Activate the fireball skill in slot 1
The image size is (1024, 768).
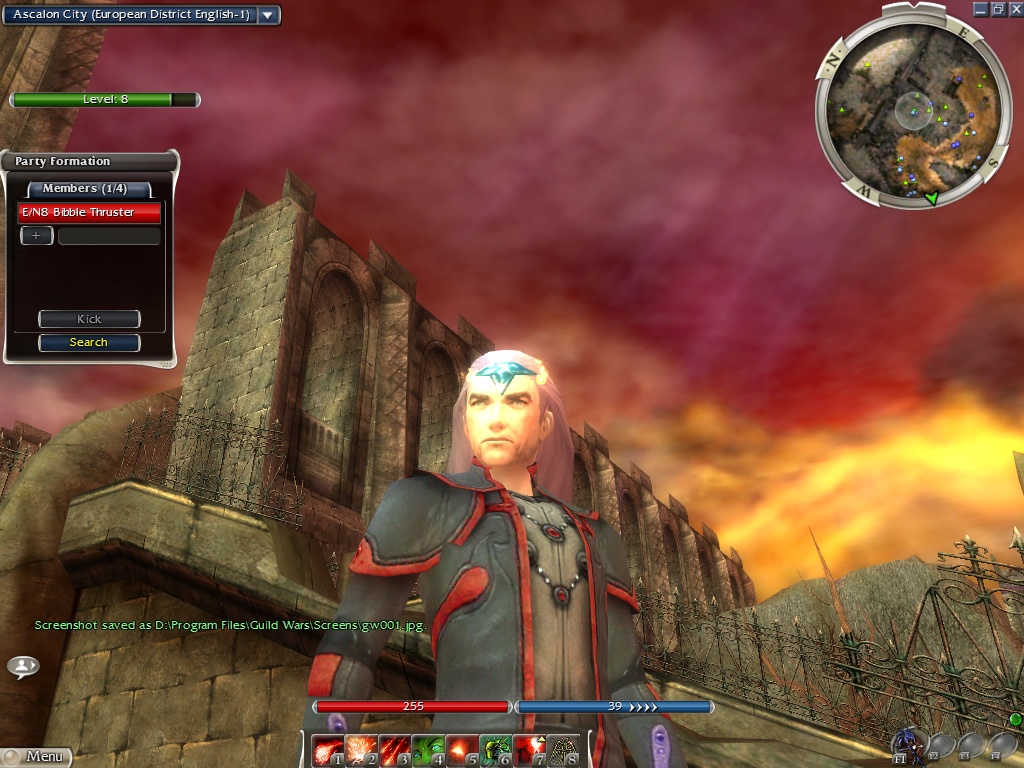tap(326, 750)
